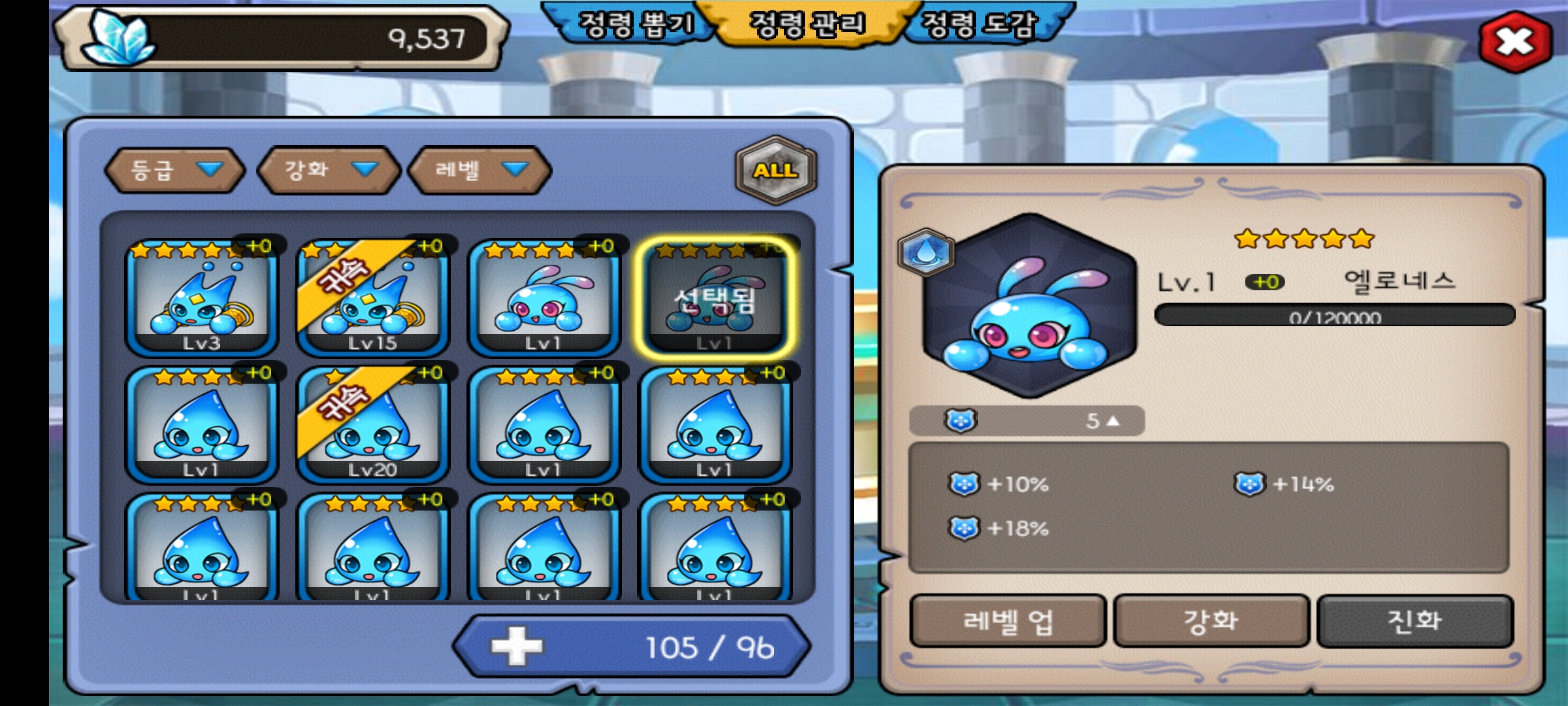Screen dimensions: 1568x706
Task: Select the 정령 관리 tab
Action: pos(808,25)
